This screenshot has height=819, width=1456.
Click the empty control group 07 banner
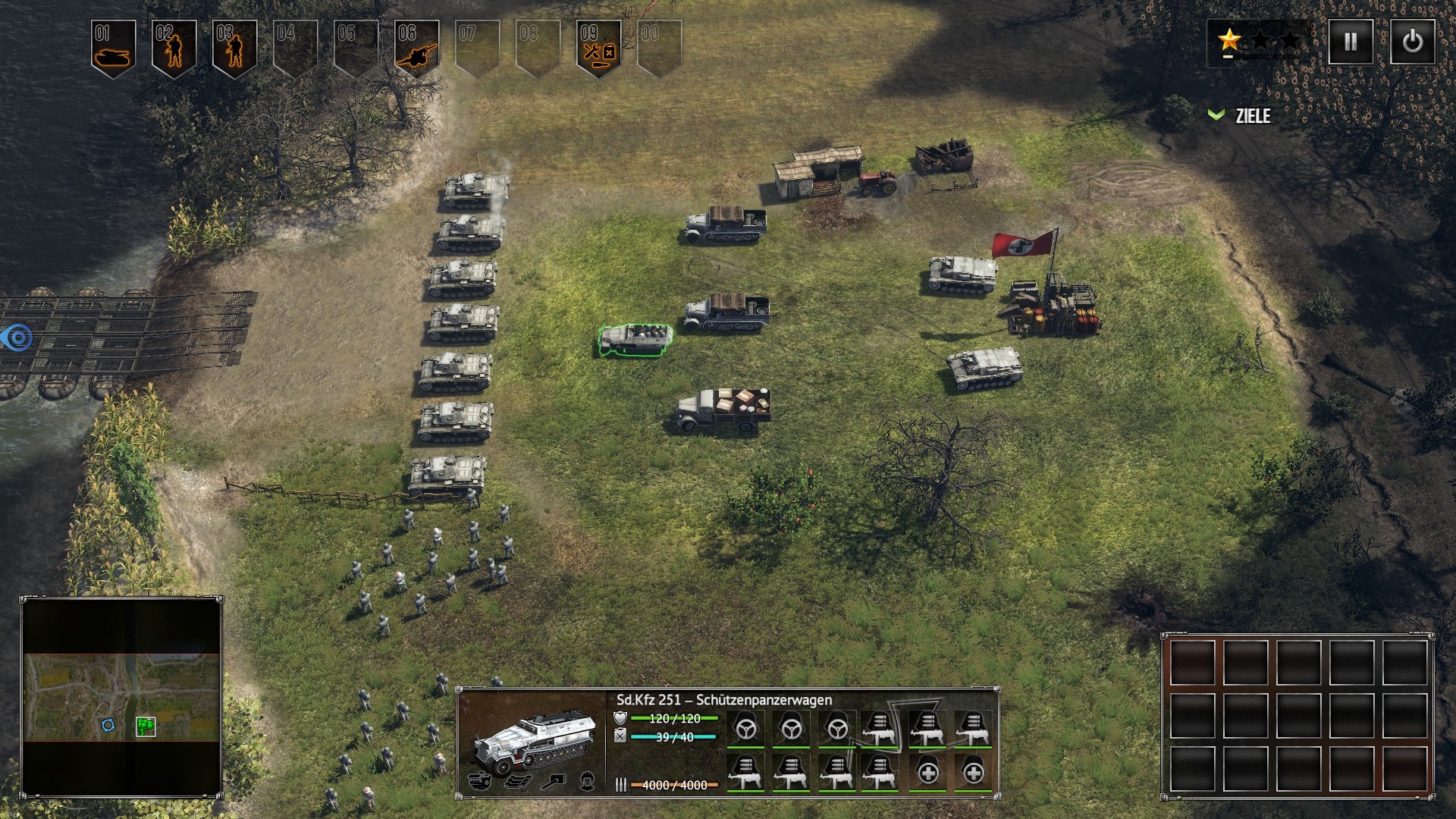[x=477, y=48]
